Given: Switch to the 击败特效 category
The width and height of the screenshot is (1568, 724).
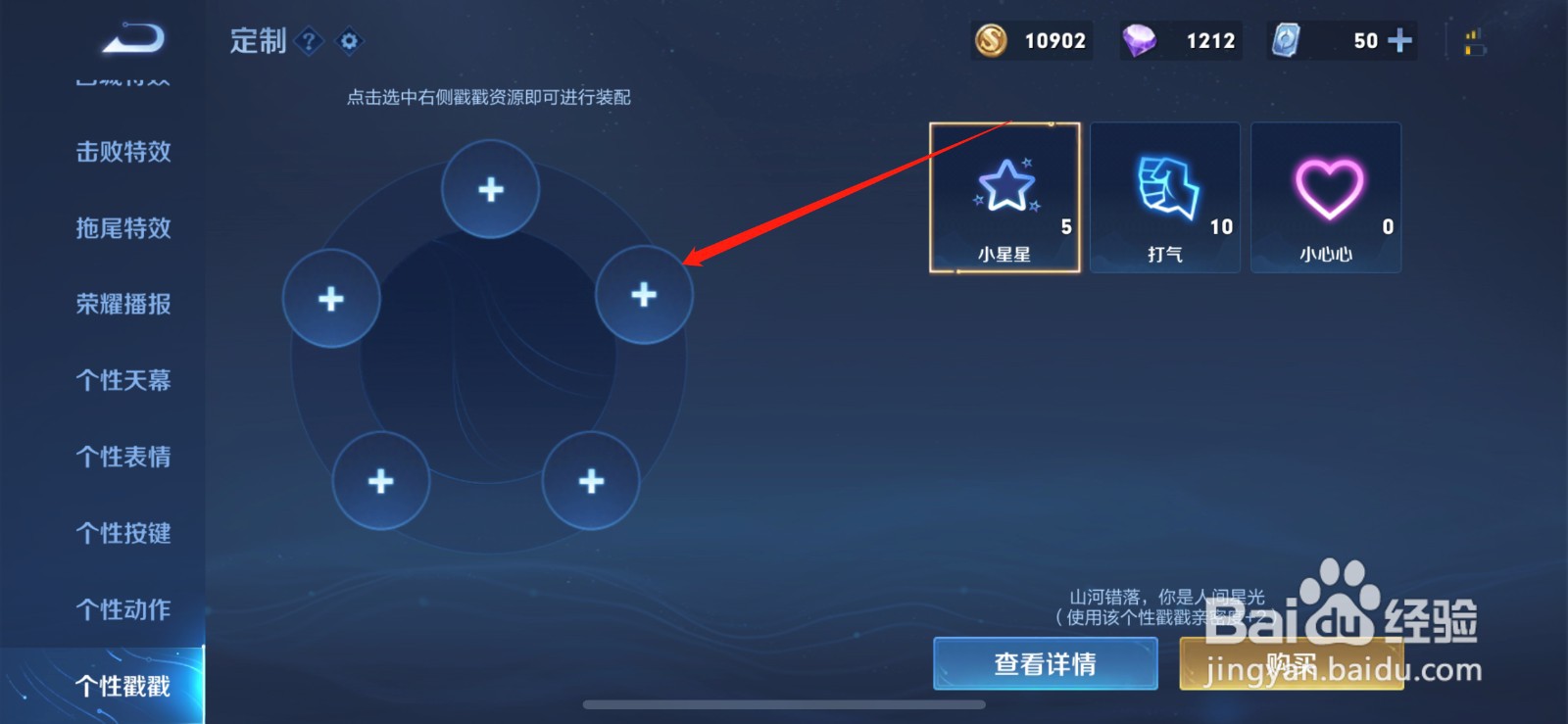Looking at the screenshot, I should coord(122,152).
